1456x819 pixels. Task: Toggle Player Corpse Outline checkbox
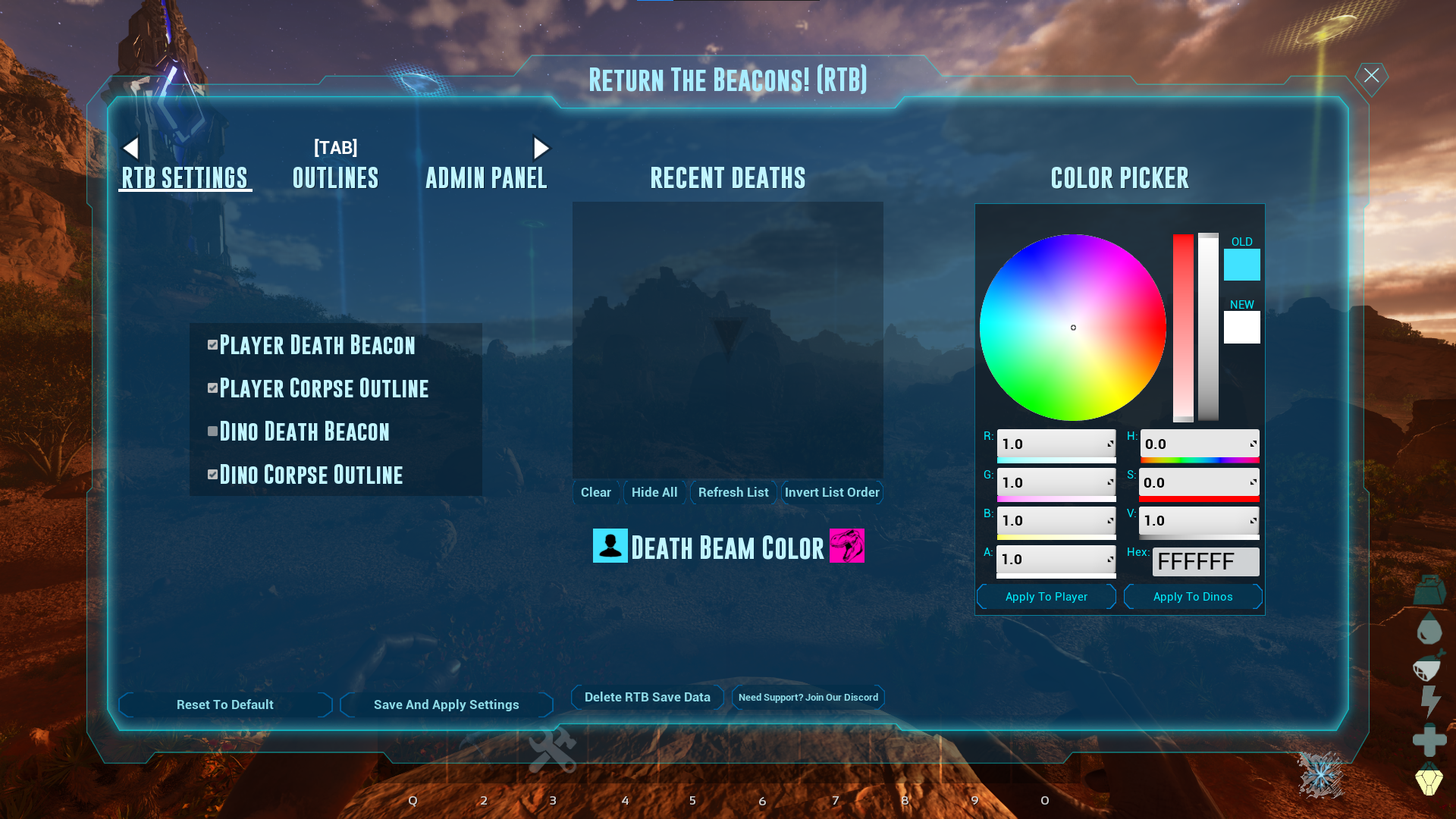click(x=213, y=388)
